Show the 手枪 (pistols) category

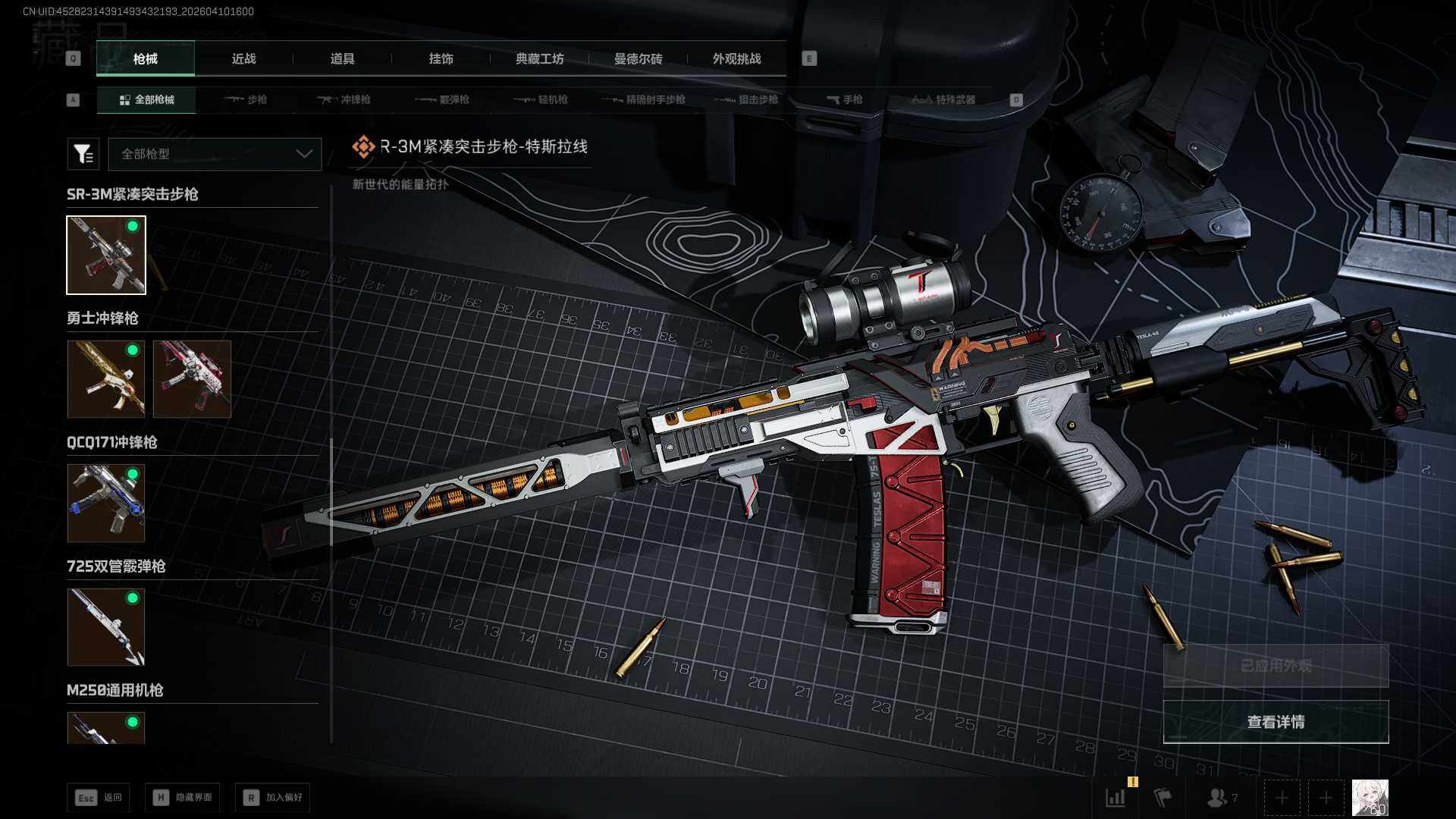point(845,100)
